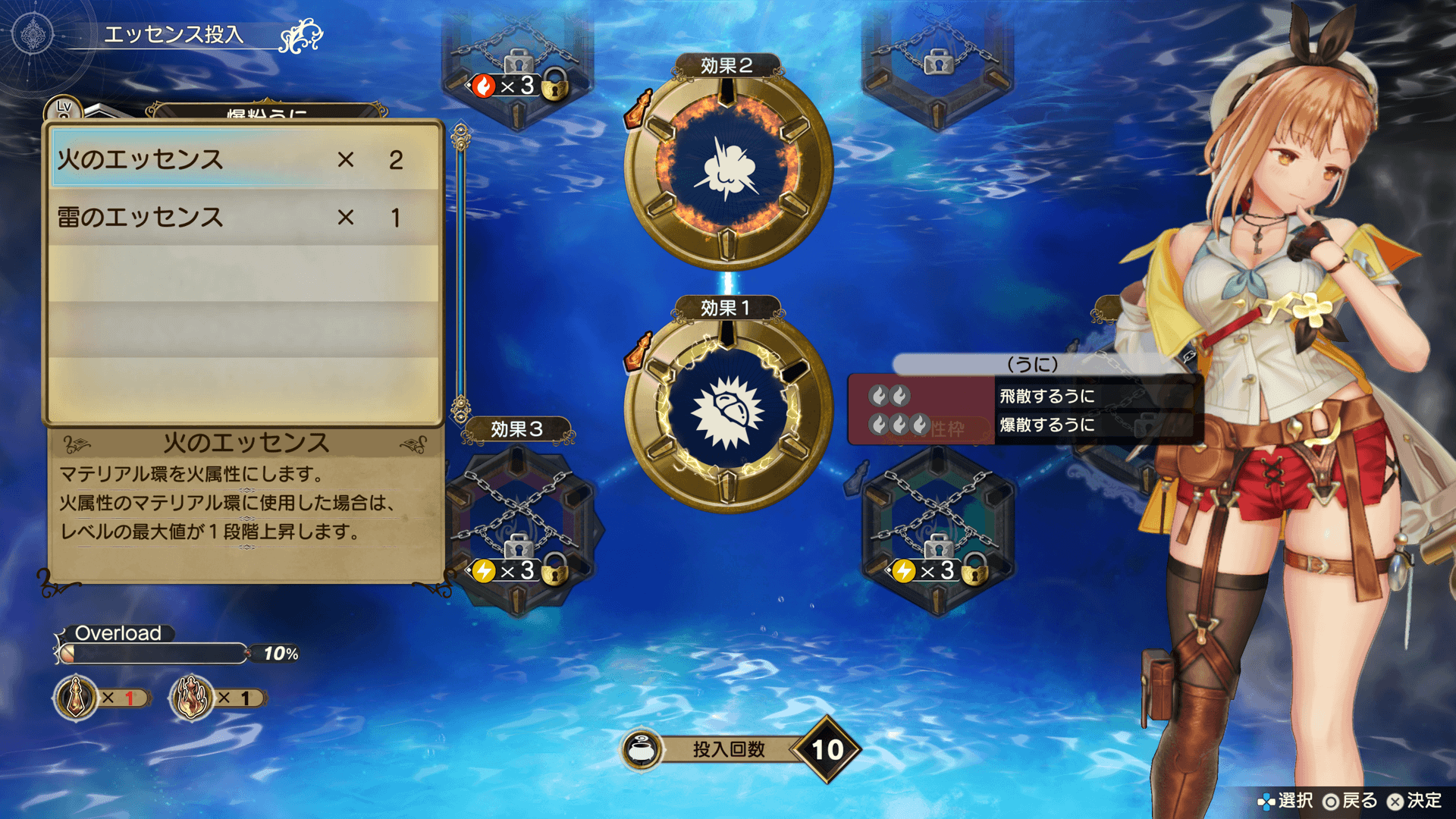Choose the 雷のエッセンス list row
The width and height of the screenshot is (1456, 819).
click(x=243, y=218)
